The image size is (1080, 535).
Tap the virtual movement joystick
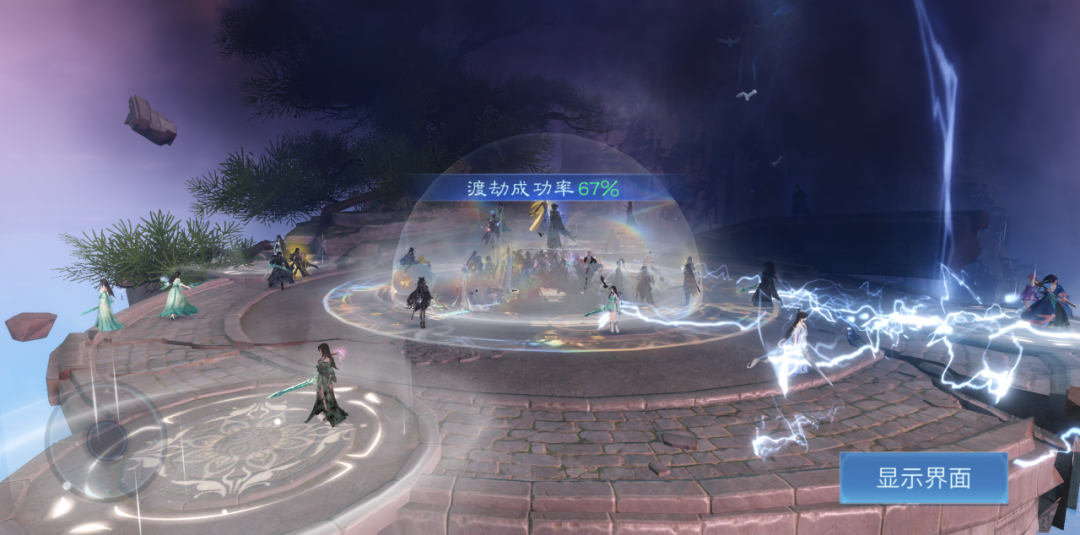104,438
